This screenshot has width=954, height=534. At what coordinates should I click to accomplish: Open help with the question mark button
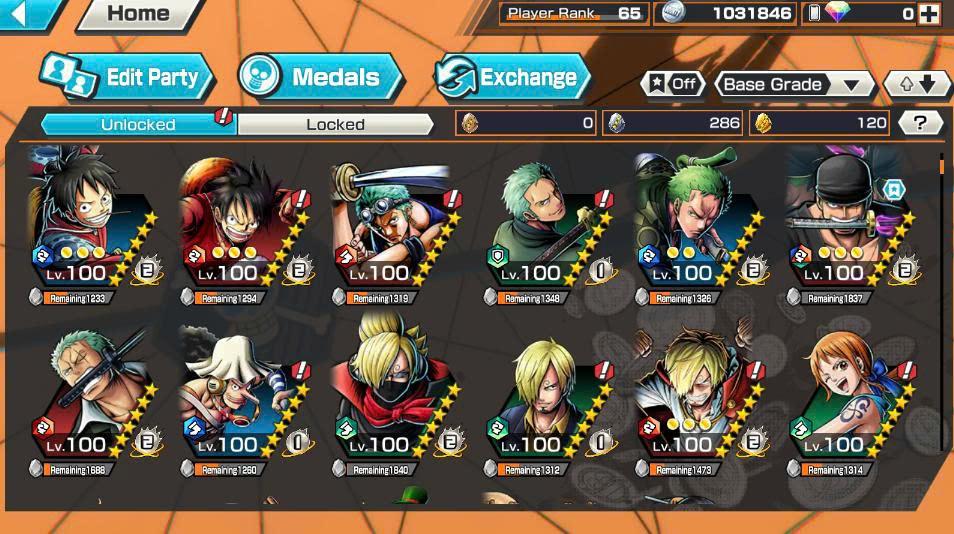coord(920,123)
